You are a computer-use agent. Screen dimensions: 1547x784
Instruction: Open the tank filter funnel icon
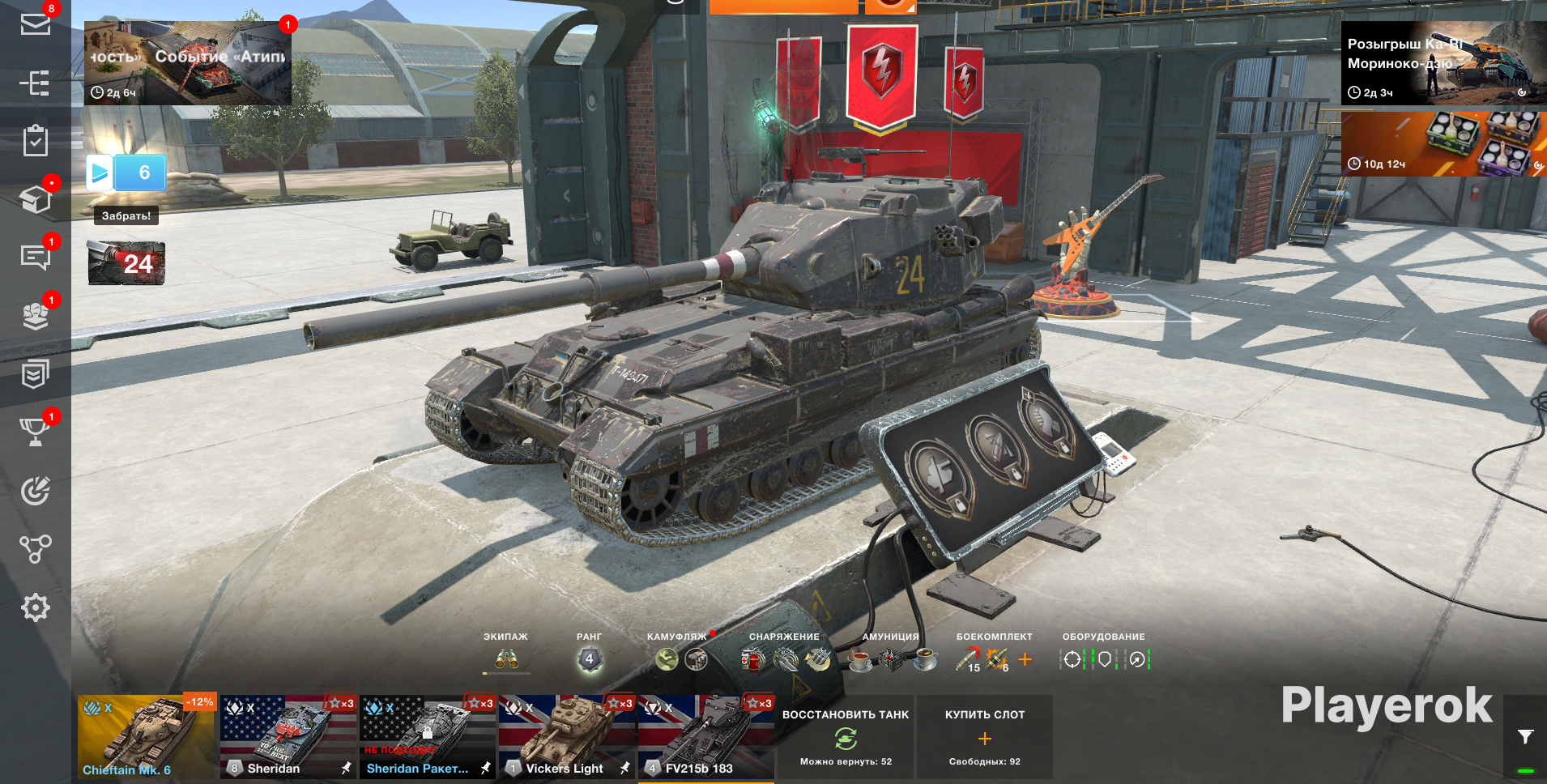pos(1525,736)
